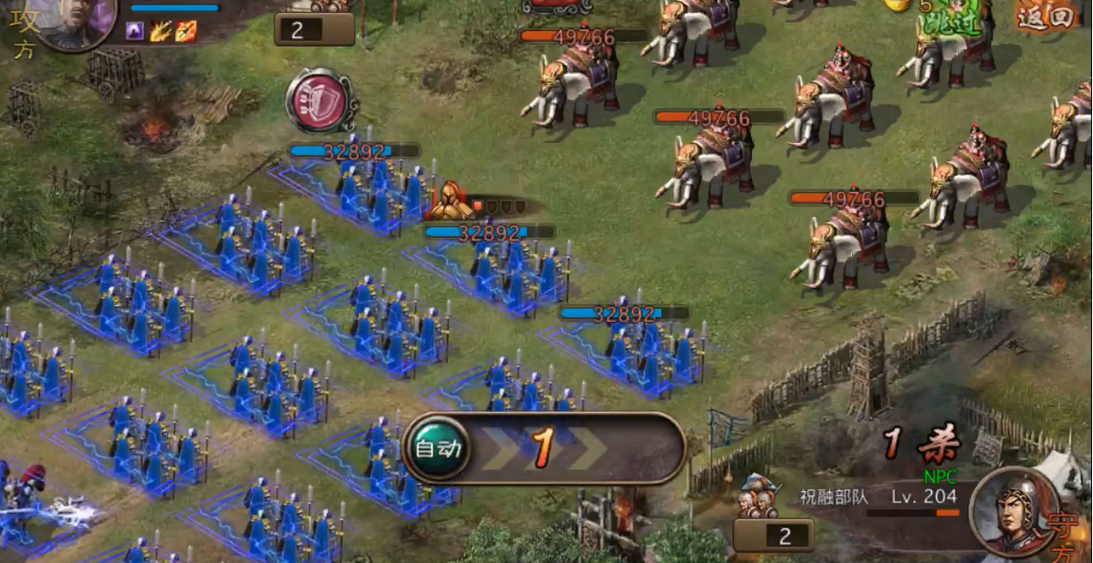Tap the 返回 return button
The height and width of the screenshot is (563, 1093).
click(1046, 16)
